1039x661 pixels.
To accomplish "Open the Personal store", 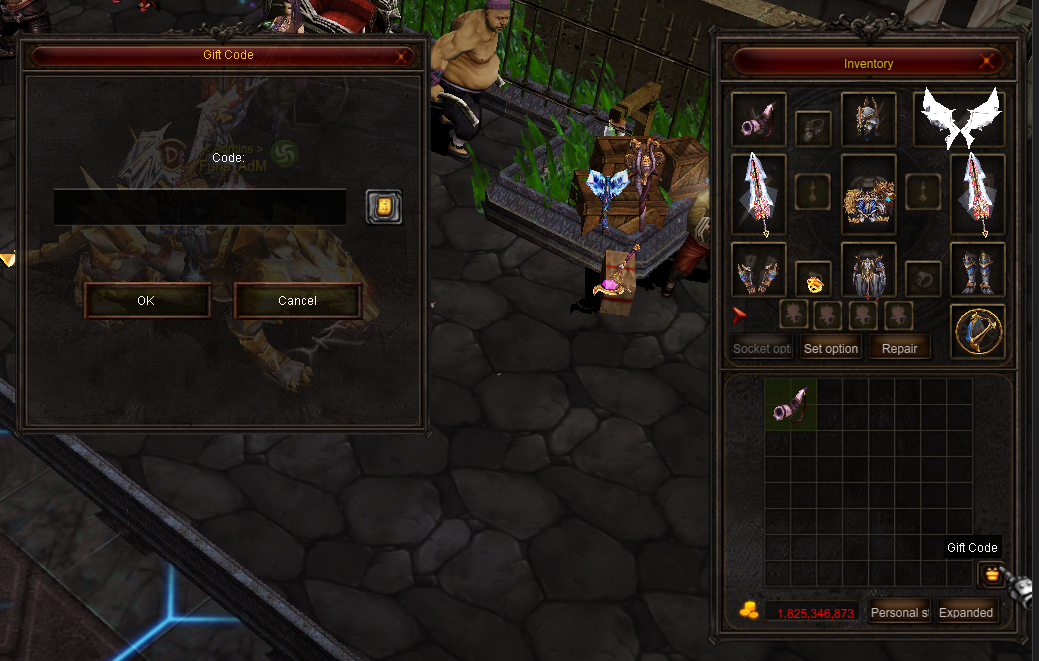I will [x=899, y=612].
